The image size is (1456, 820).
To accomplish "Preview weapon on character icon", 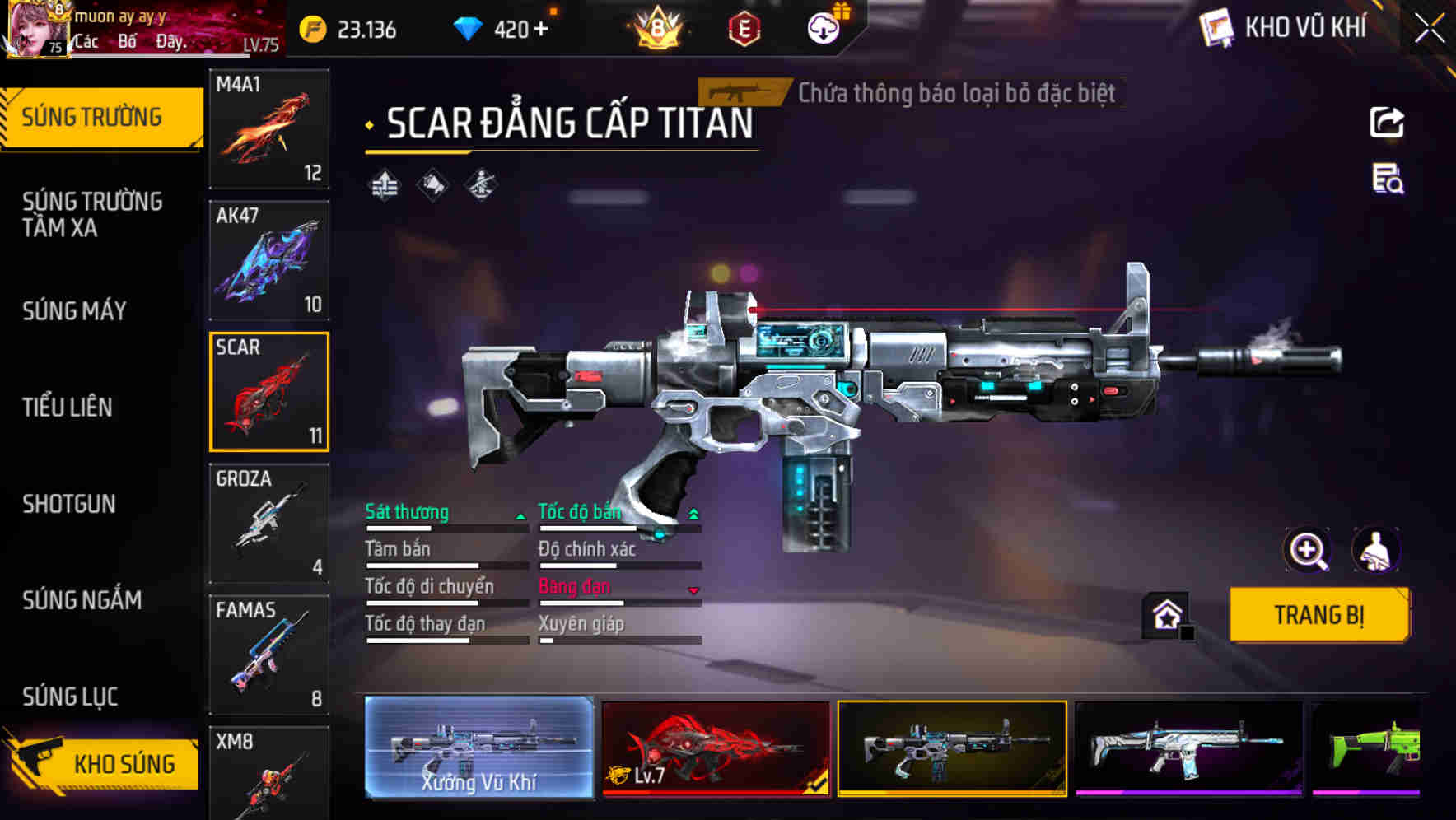I will 1375,550.
